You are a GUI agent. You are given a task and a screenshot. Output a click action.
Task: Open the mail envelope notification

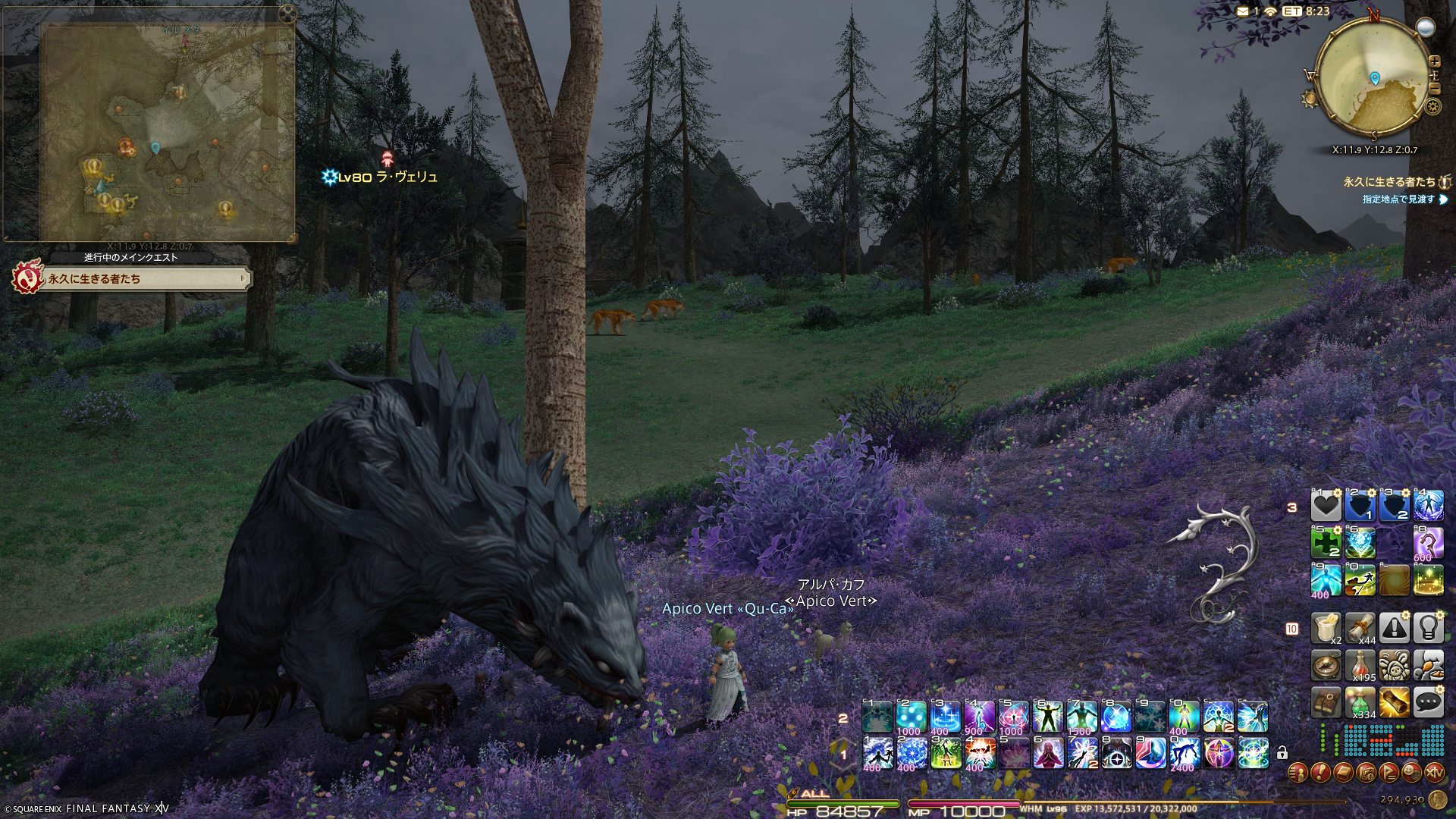[1242, 11]
